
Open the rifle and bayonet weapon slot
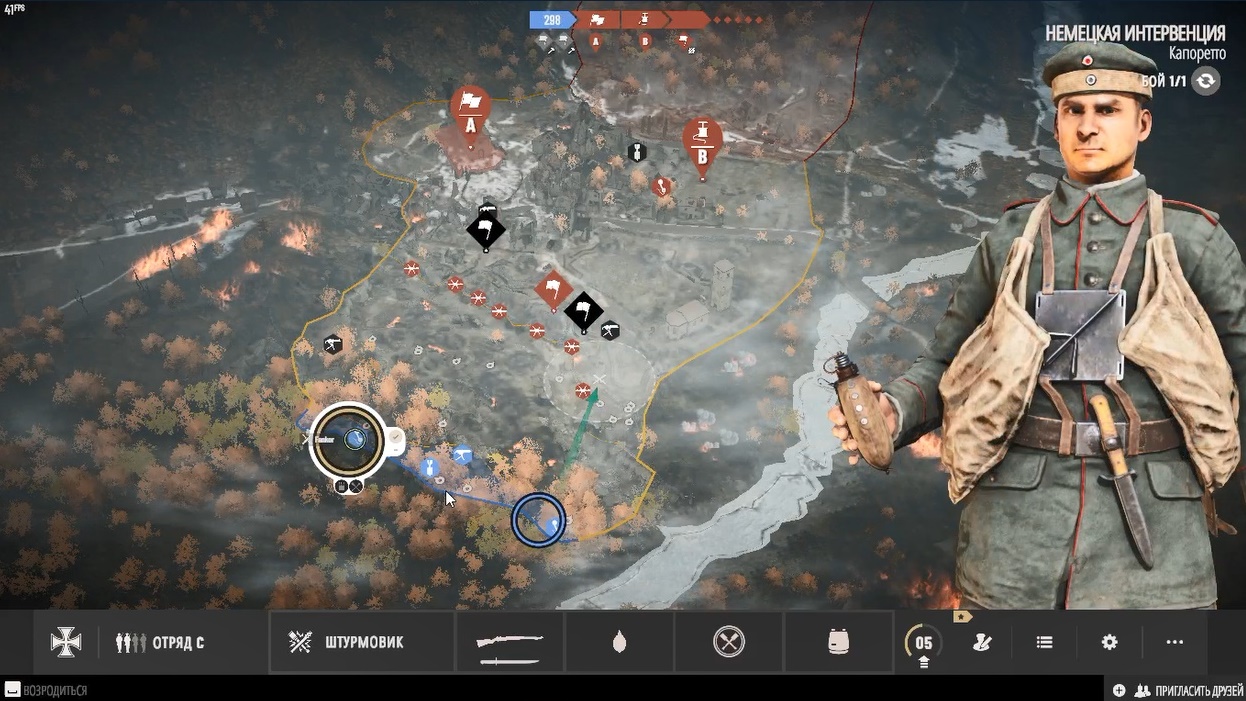tap(510, 642)
